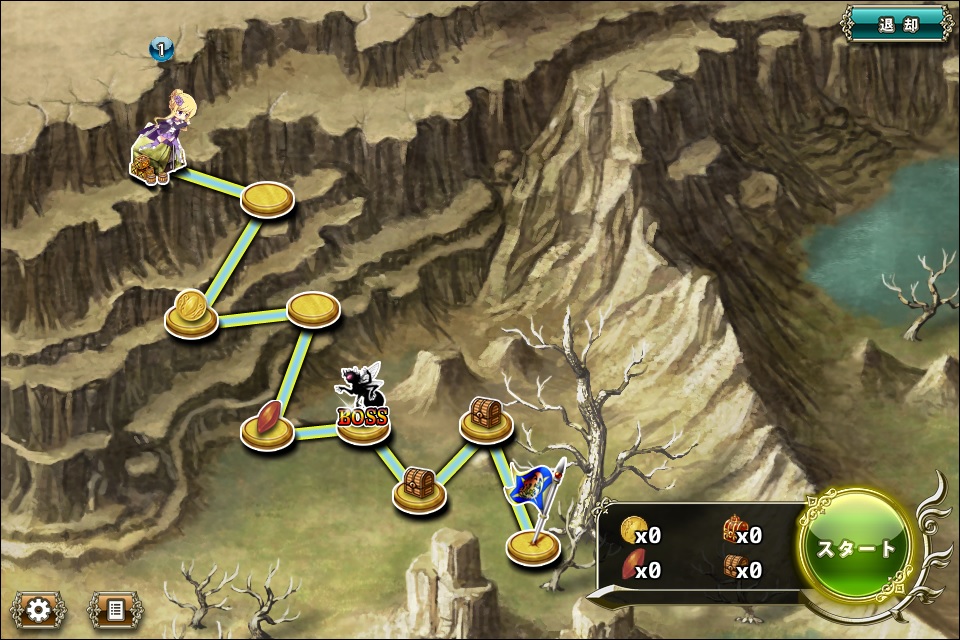Image resolution: width=960 pixels, height=640 pixels.
Task: Hit the 退却 retreat button
Action: click(897, 25)
